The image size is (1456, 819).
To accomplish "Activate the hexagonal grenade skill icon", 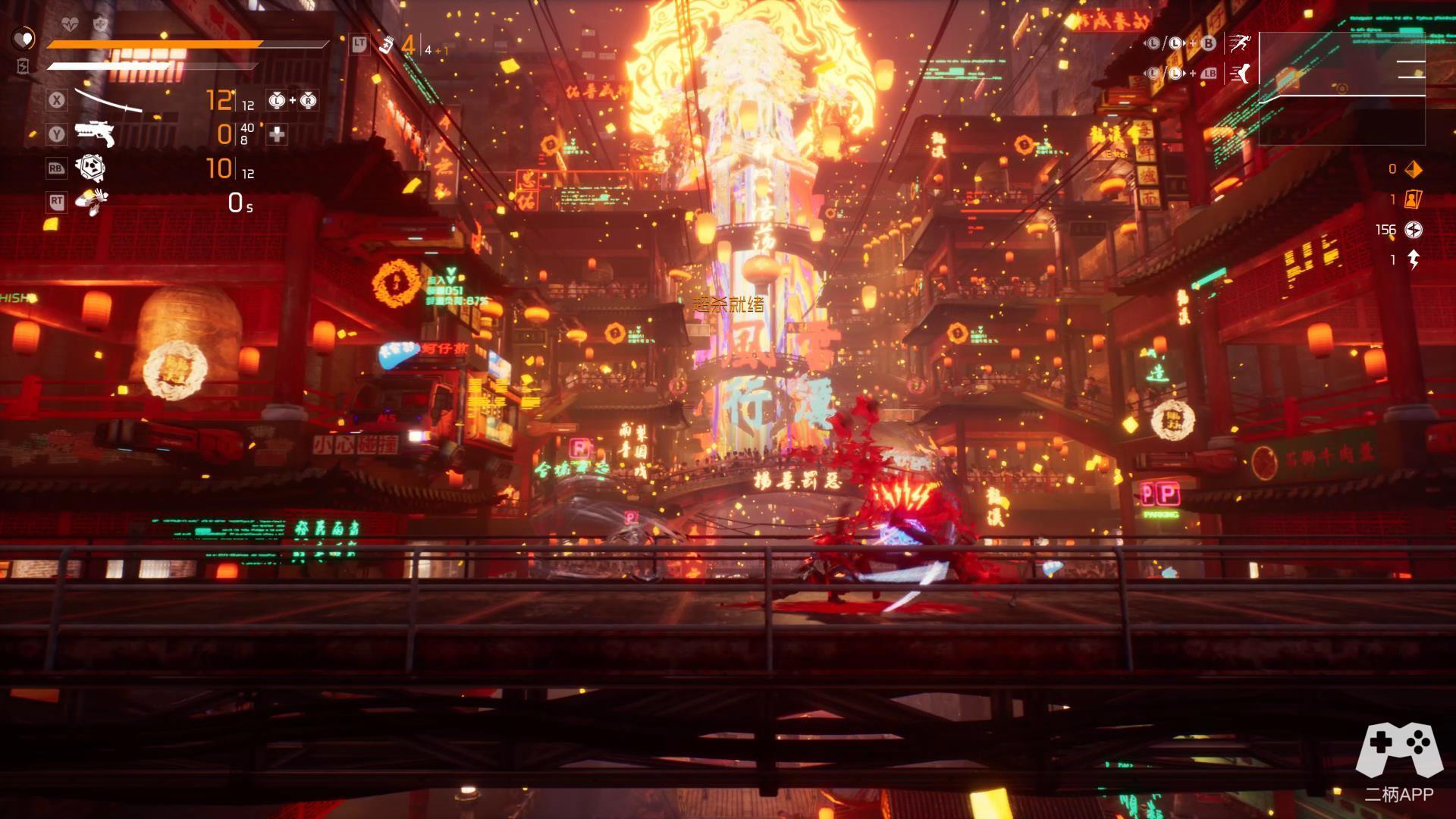I will pyautogui.click(x=92, y=168).
